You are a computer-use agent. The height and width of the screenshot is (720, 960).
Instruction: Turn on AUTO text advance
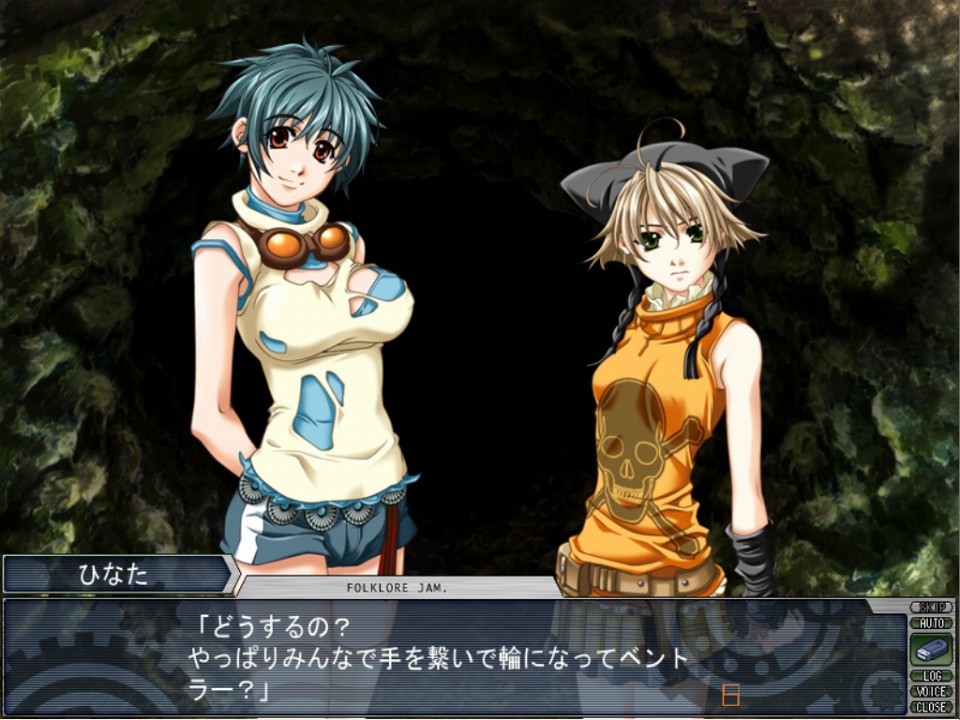point(930,623)
